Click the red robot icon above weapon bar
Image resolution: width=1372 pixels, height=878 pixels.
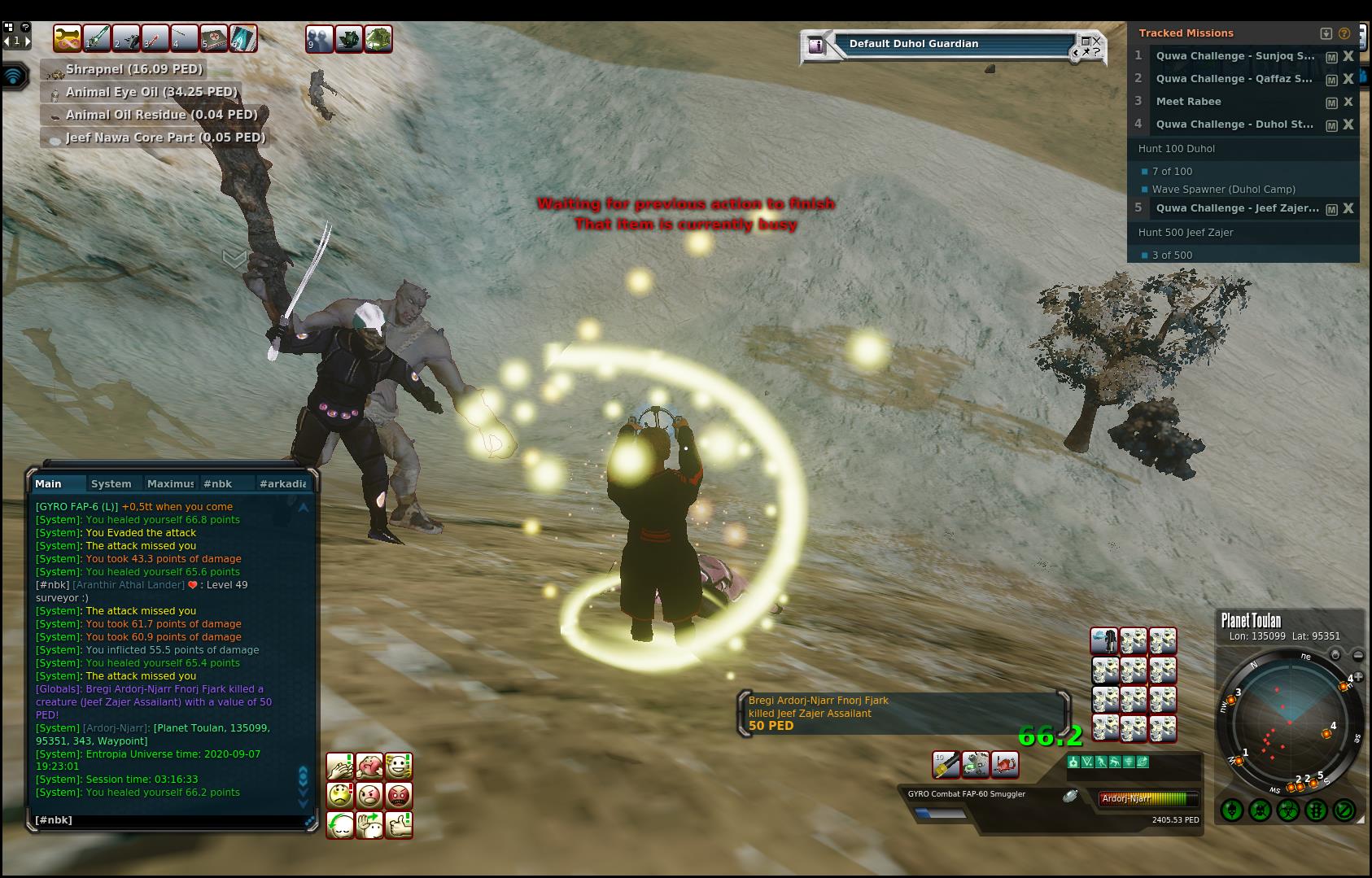click(x=1004, y=764)
